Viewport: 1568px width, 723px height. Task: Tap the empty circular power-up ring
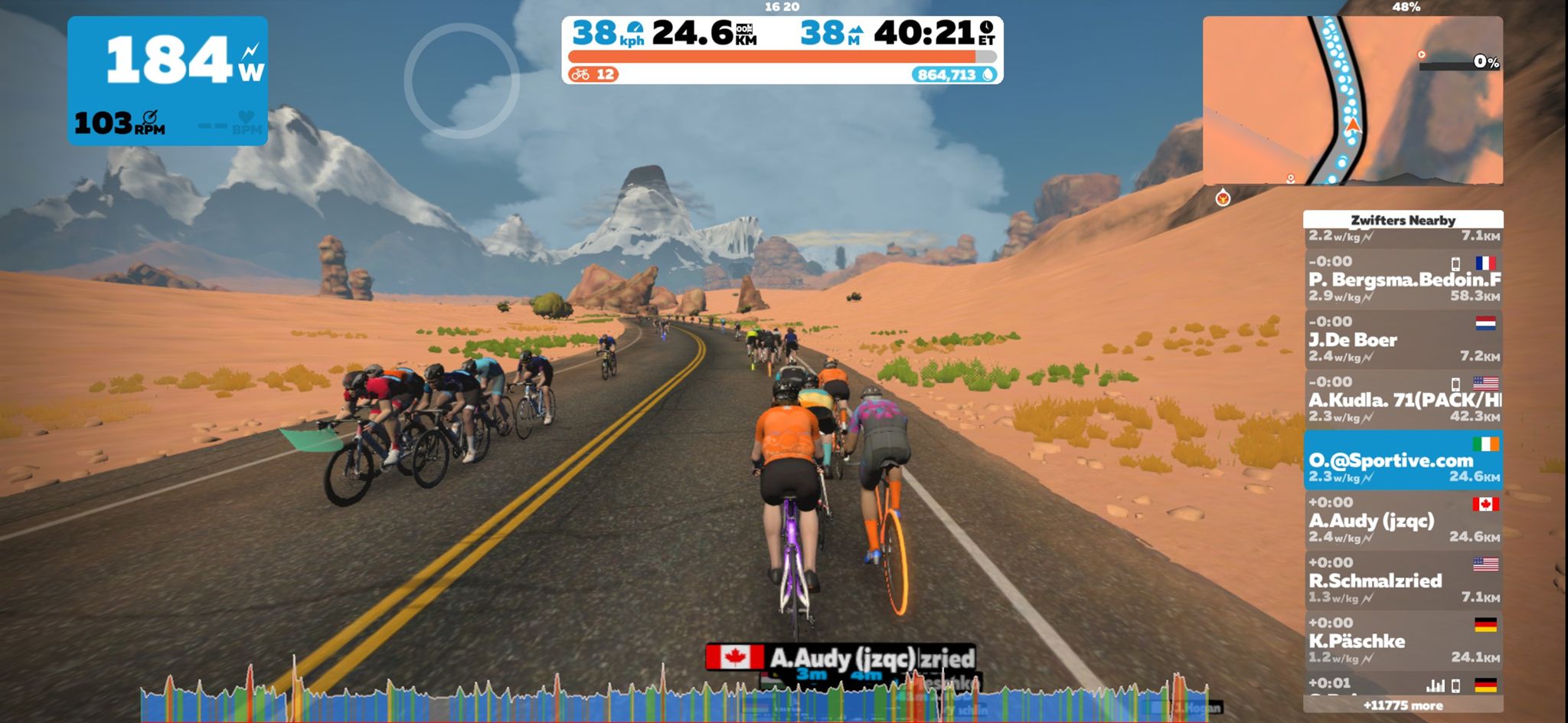[462, 81]
